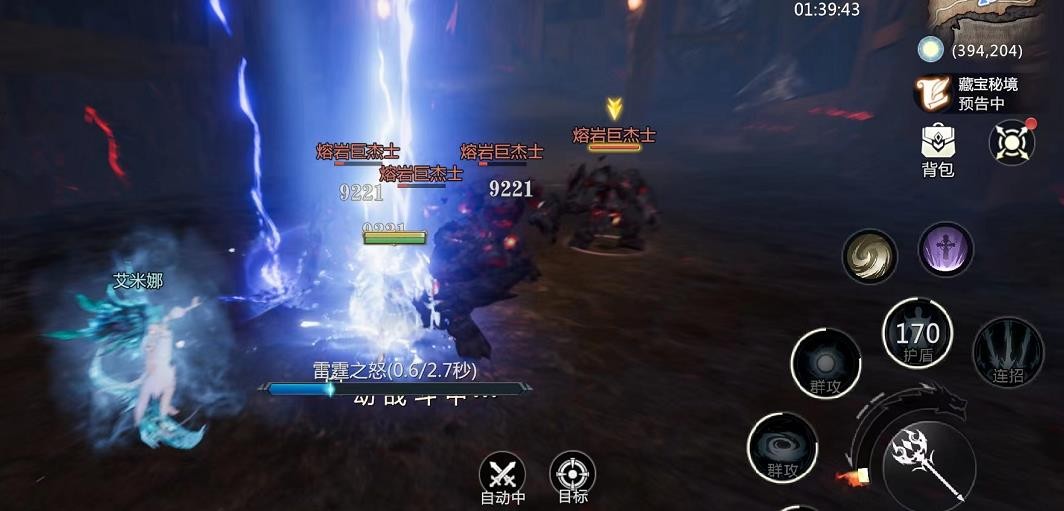Toggle 自动中 auto-battle crossed swords button
Screen dimensions: 1064x511
pos(502,474)
